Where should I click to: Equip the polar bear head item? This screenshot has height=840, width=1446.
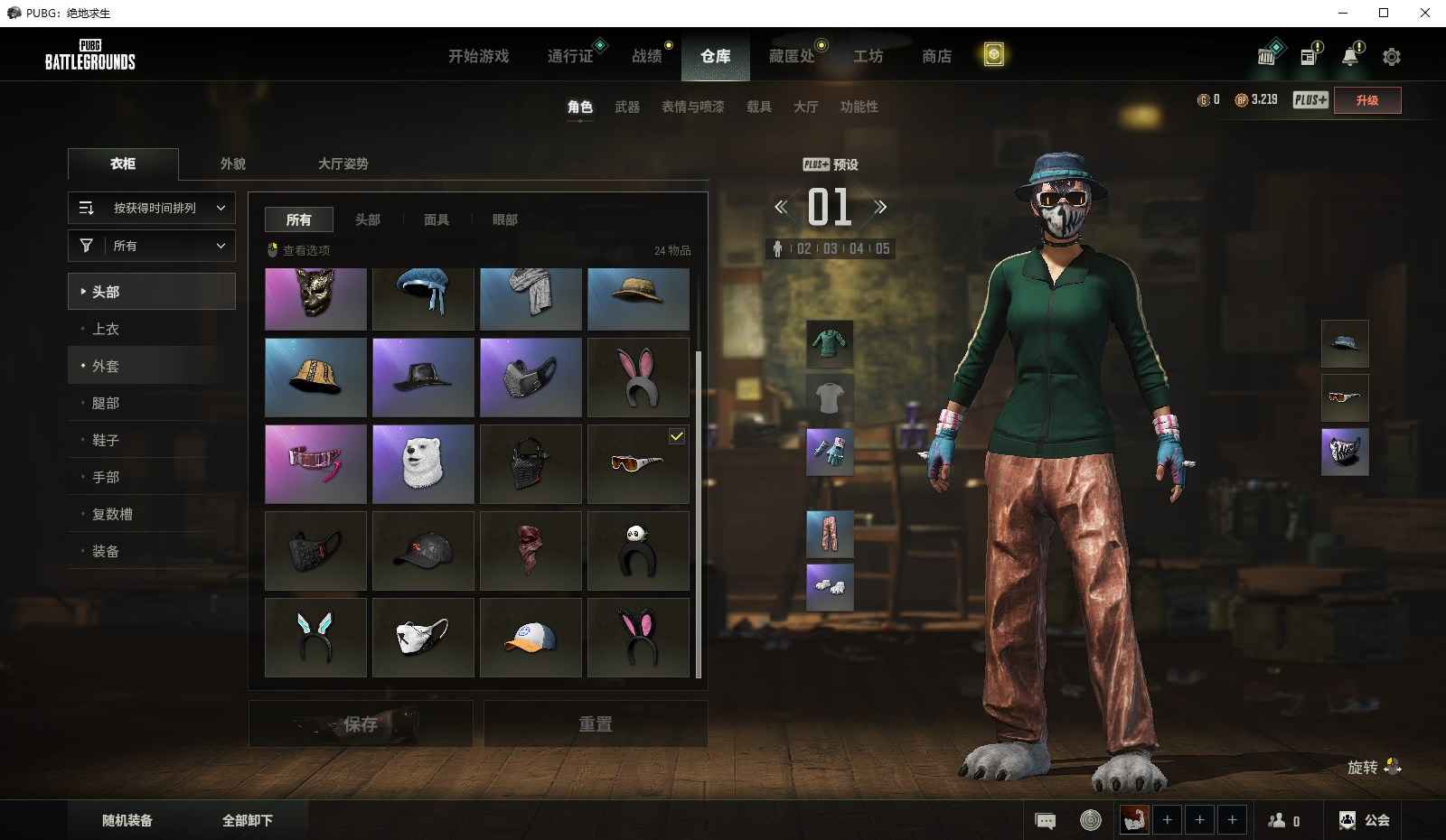[x=423, y=464]
